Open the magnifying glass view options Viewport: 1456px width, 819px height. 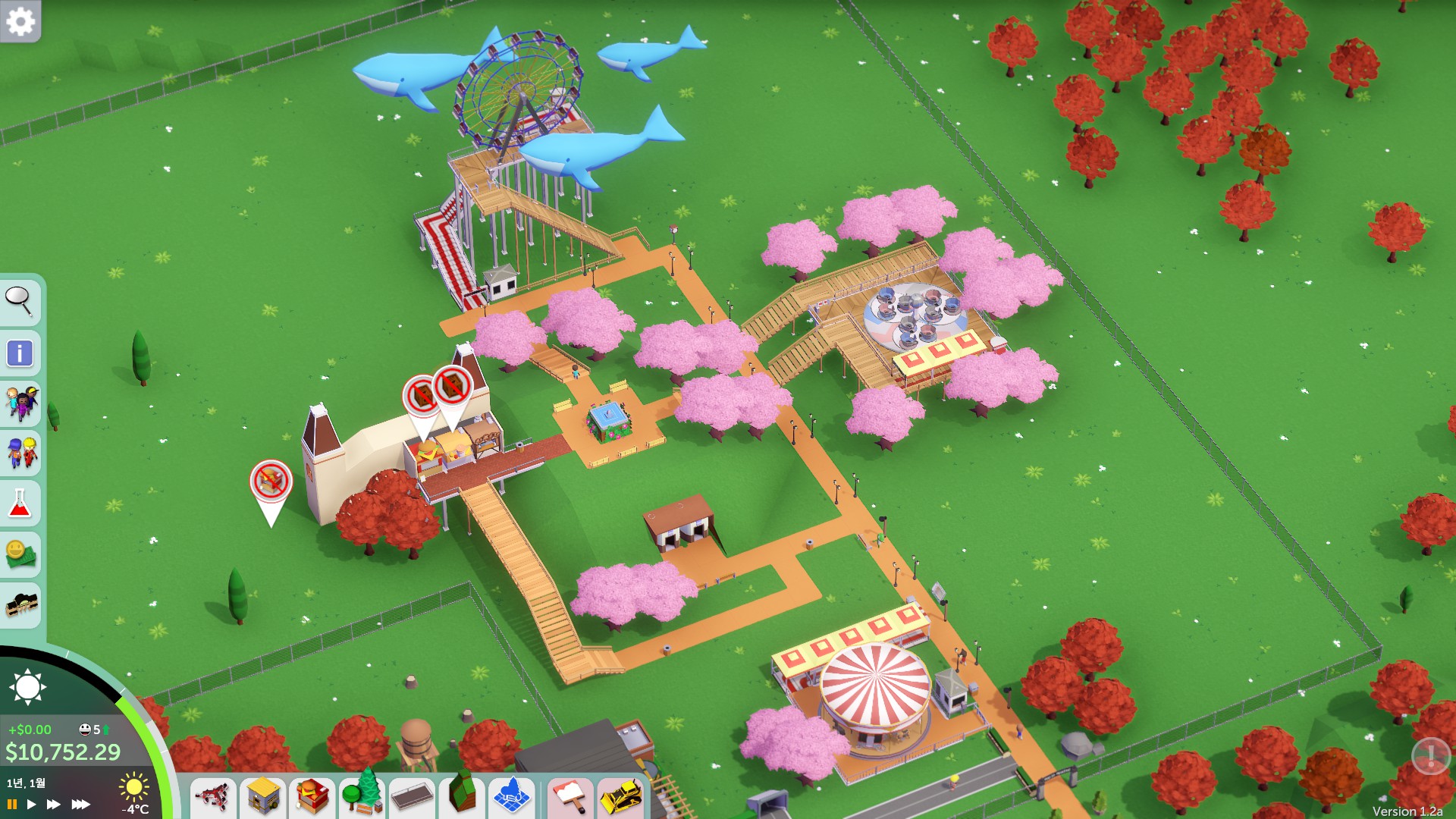(x=20, y=301)
